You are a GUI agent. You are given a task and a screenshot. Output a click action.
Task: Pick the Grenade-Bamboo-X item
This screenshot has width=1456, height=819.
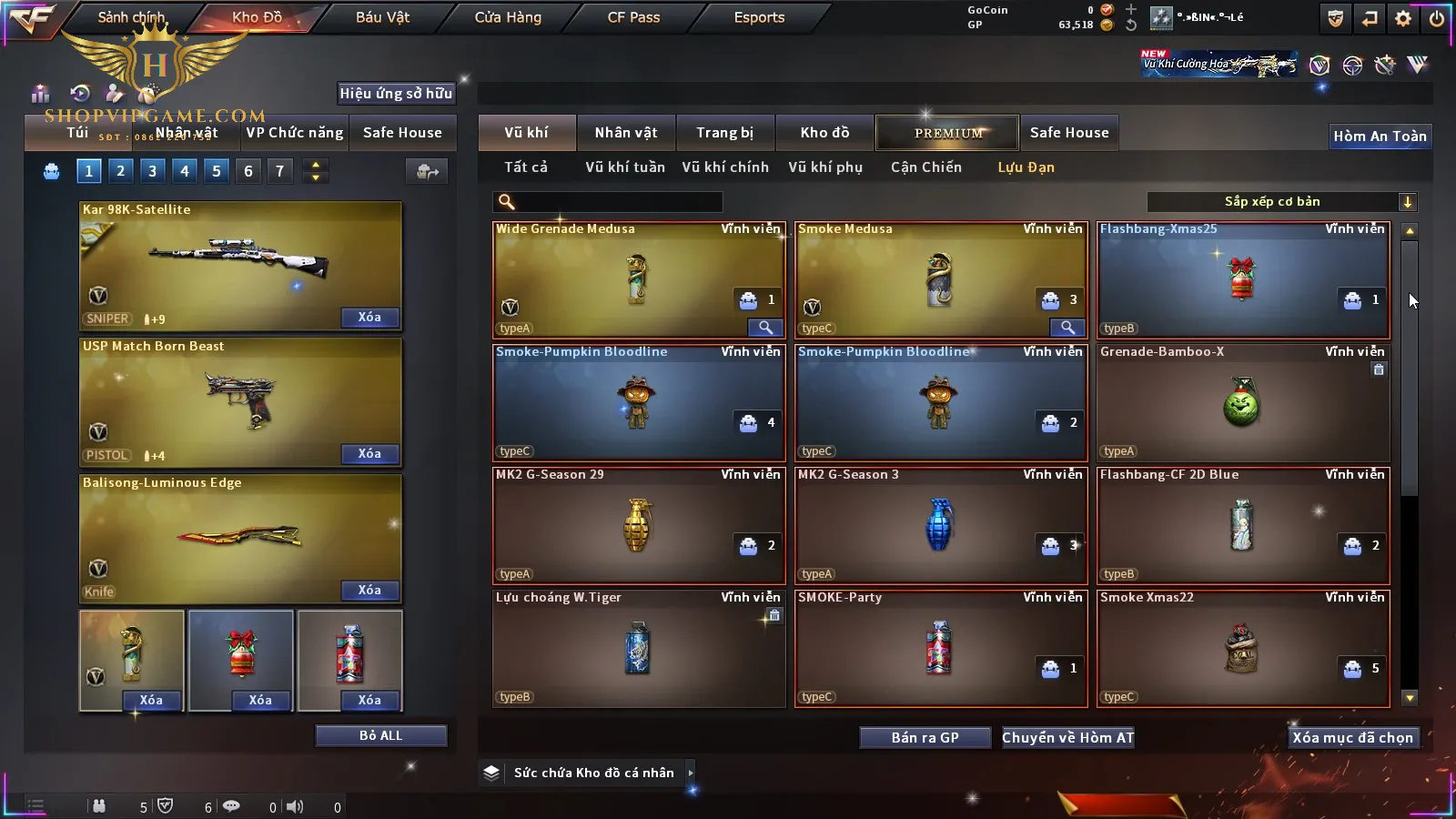pyautogui.click(x=1242, y=402)
